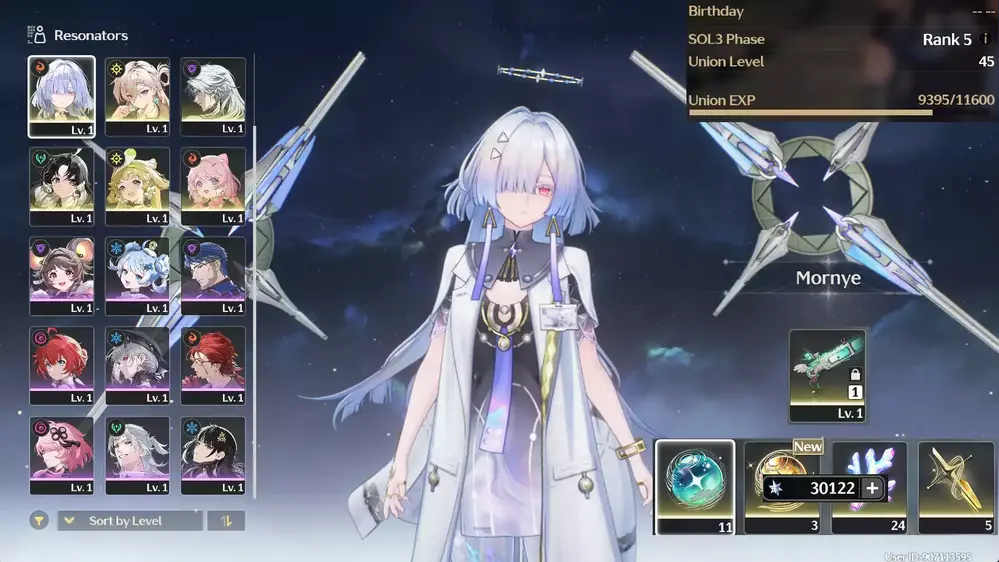Pick the golden star blade item slot

(x=956, y=486)
